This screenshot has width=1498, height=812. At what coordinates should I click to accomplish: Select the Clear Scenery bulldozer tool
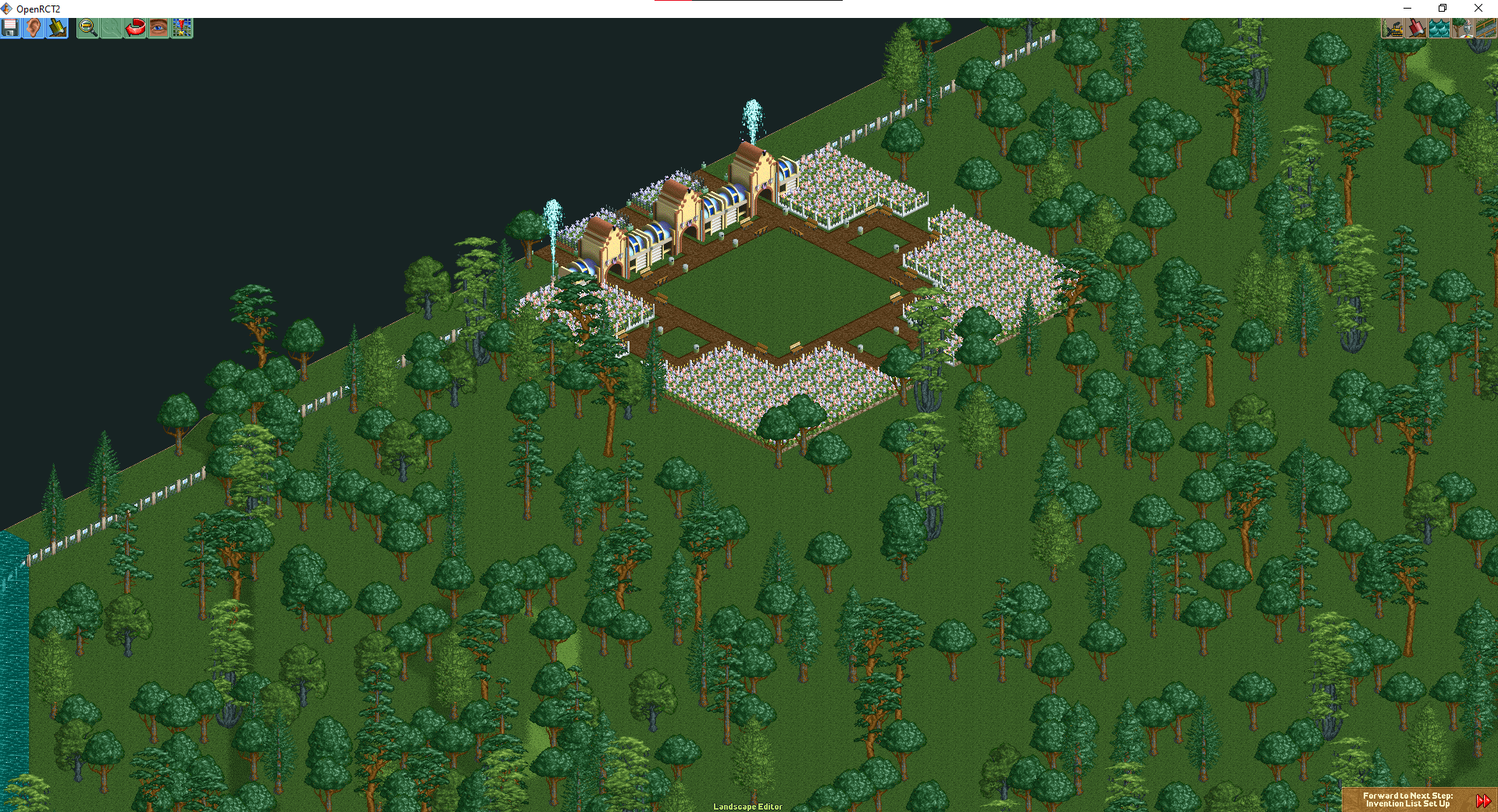pyautogui.click(x=1394, y=28)
